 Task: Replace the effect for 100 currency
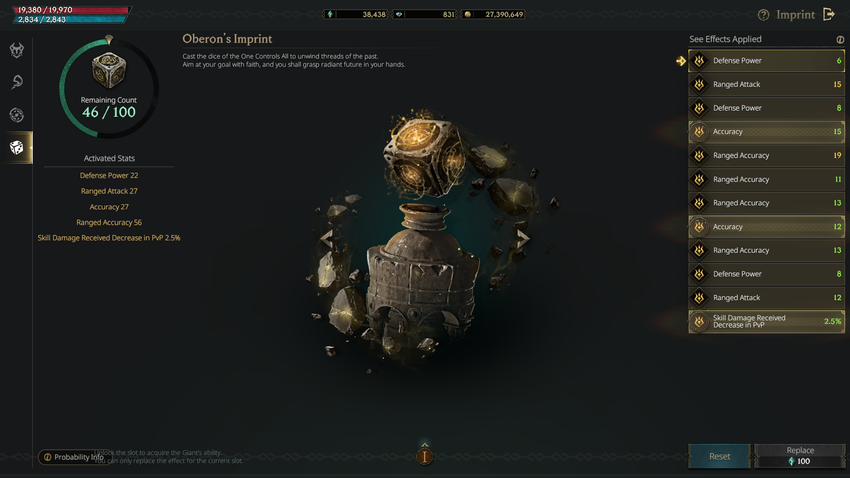coord(799,456)
